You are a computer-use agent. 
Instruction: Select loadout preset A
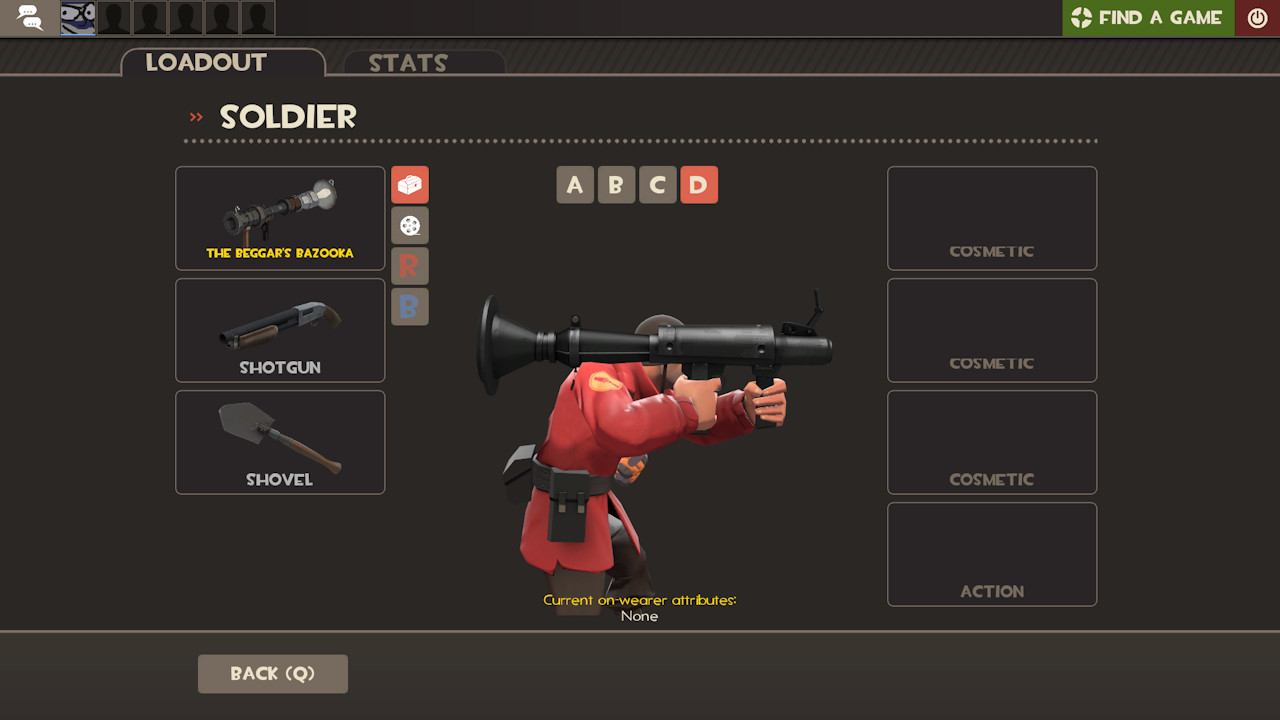tap(575, 184)
